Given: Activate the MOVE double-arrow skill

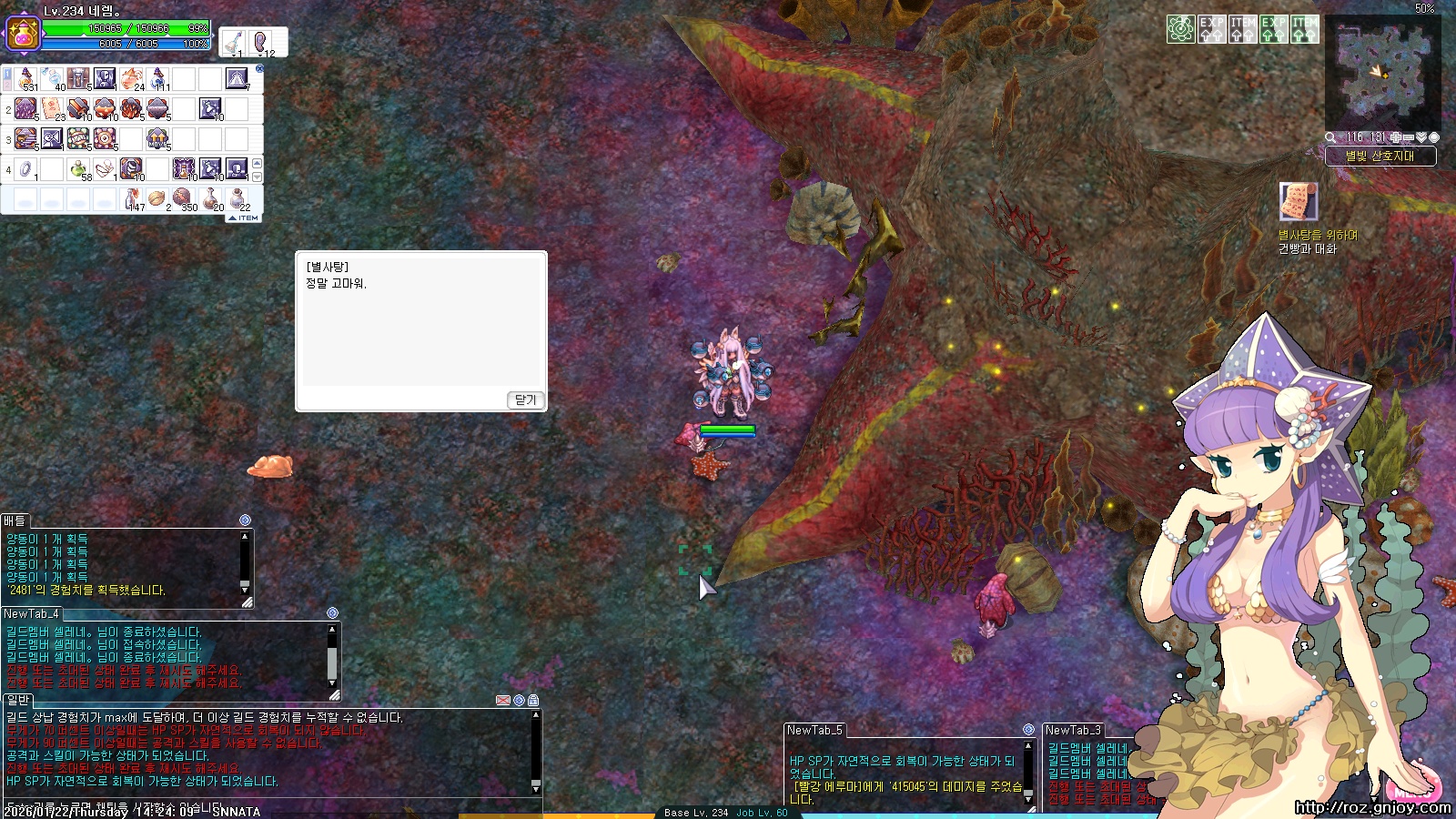Looking at the screenshot, I should pyautogui.click(x=157, y=138).
